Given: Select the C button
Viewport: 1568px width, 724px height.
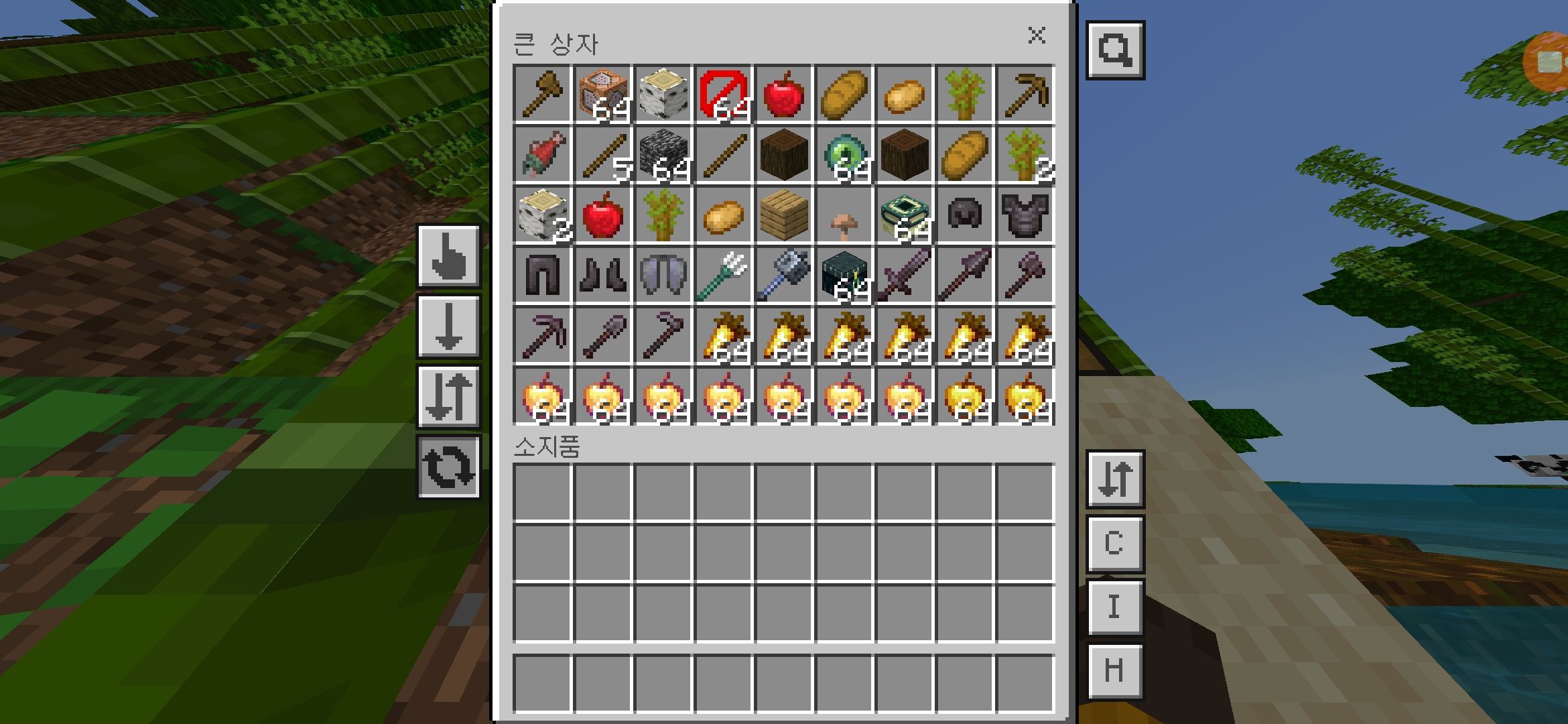Looking at the screenshot, I should pos(1114,543).
